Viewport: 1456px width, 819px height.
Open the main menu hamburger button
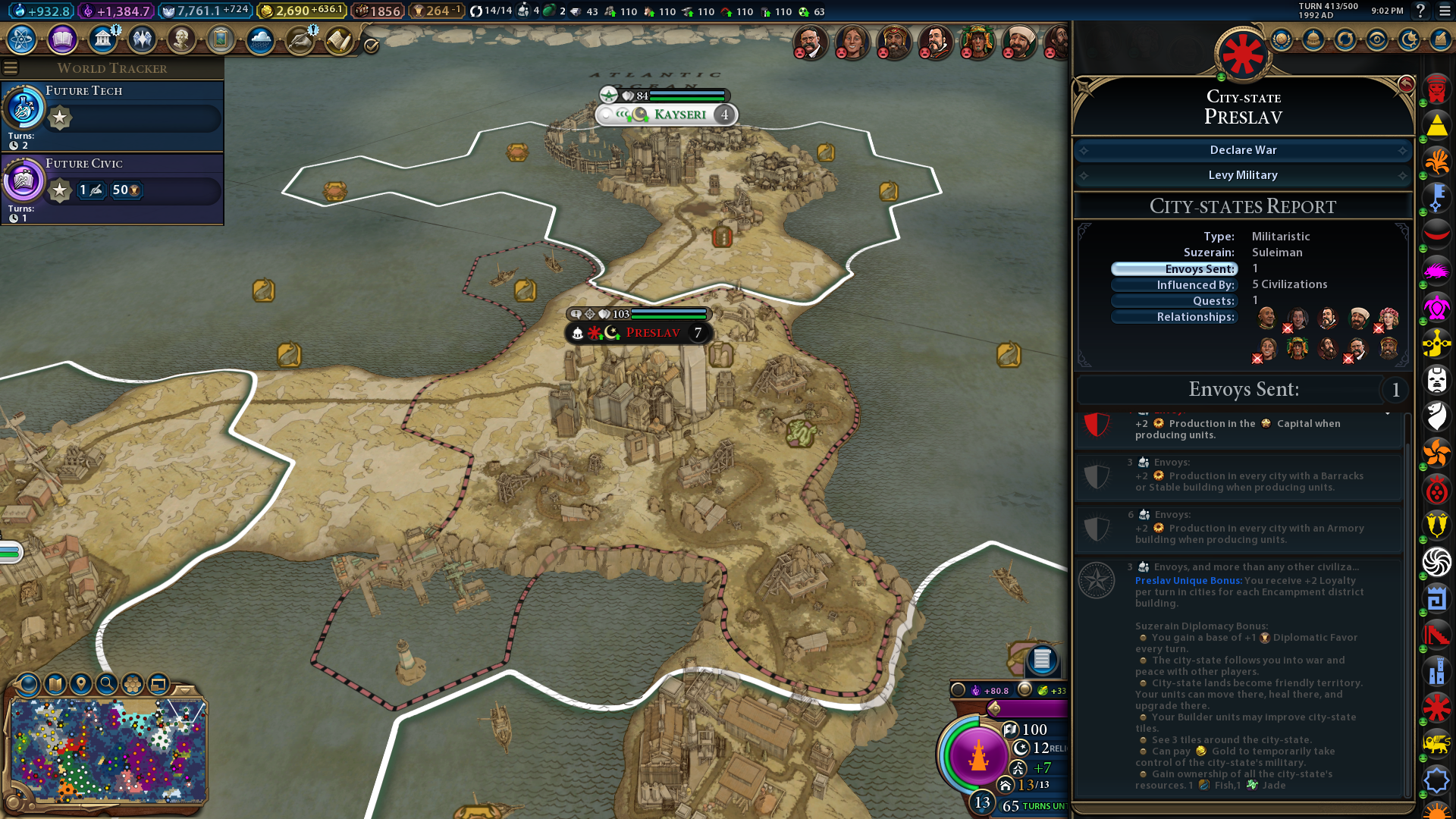(x=1445, y=11)
